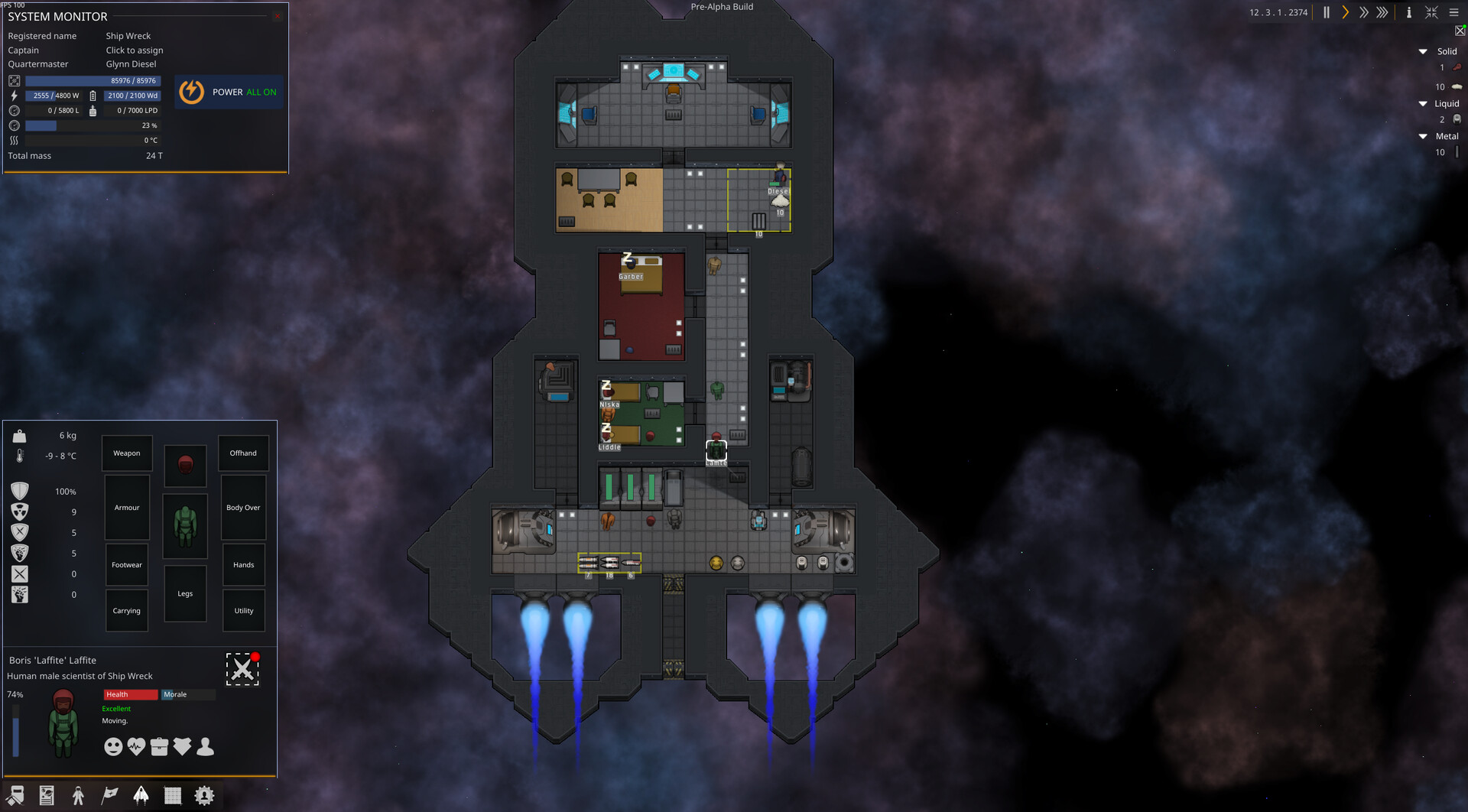Click the Health tab on Boris's panel
1468x812 pixels.
pyautogui.click(x=130, y=694)
